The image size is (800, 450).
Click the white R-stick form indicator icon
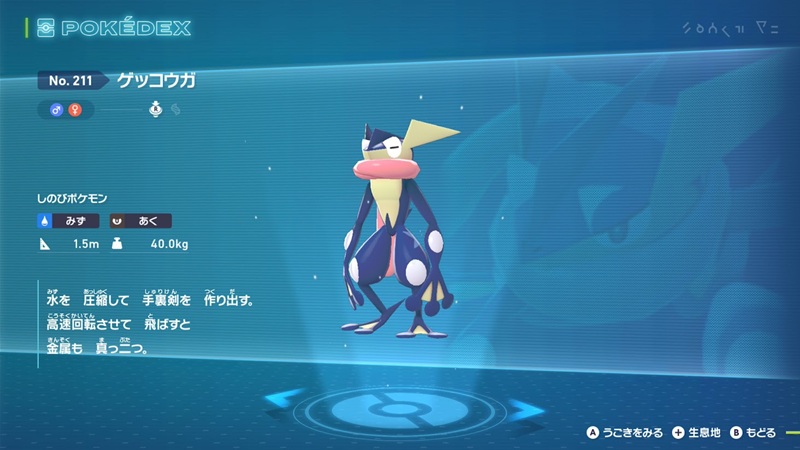(x=156, y=108)
